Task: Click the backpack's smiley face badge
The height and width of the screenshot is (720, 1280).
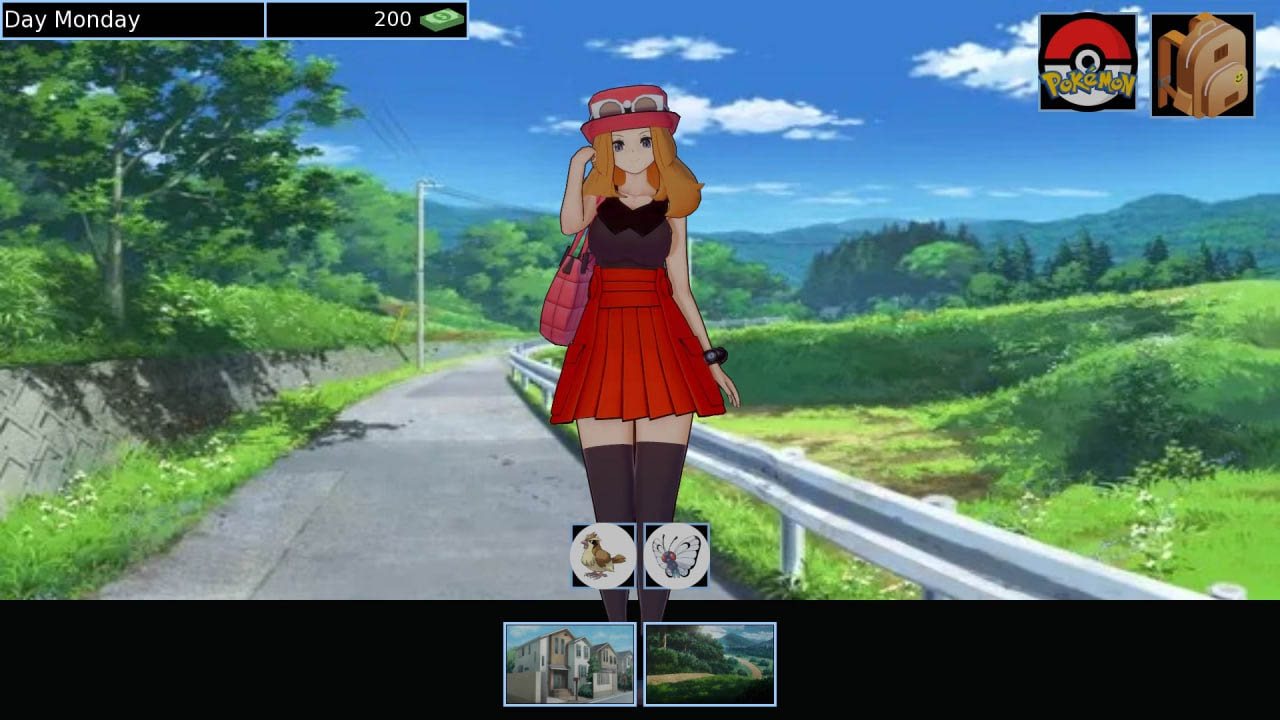Action: [1239, 76]
